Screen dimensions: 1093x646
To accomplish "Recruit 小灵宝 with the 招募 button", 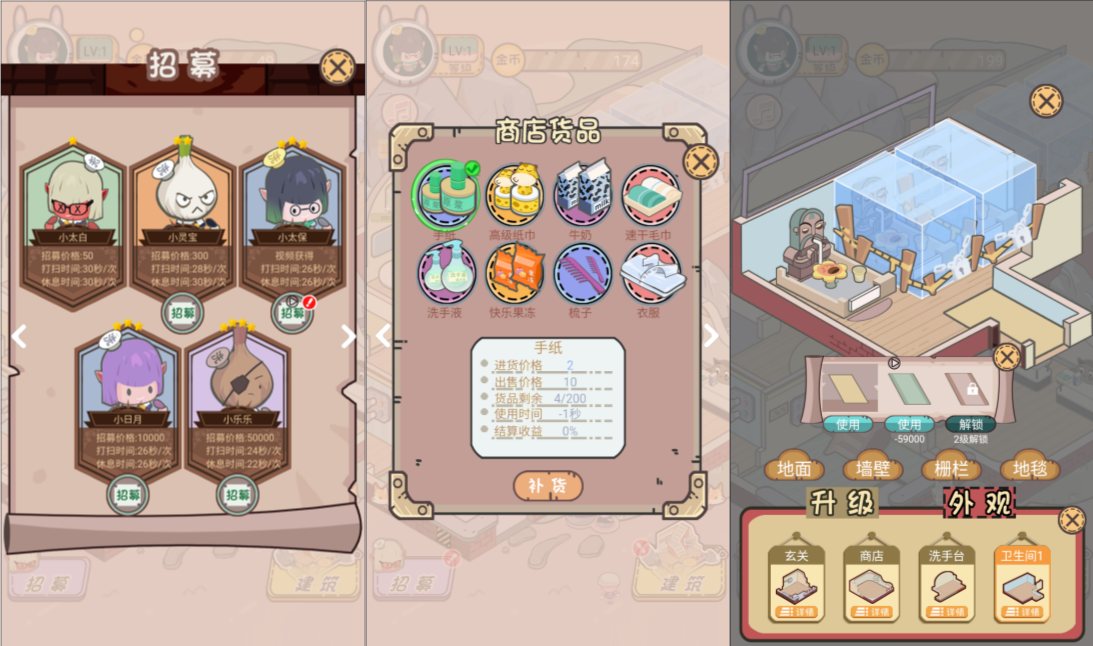I will coord(182,312).
